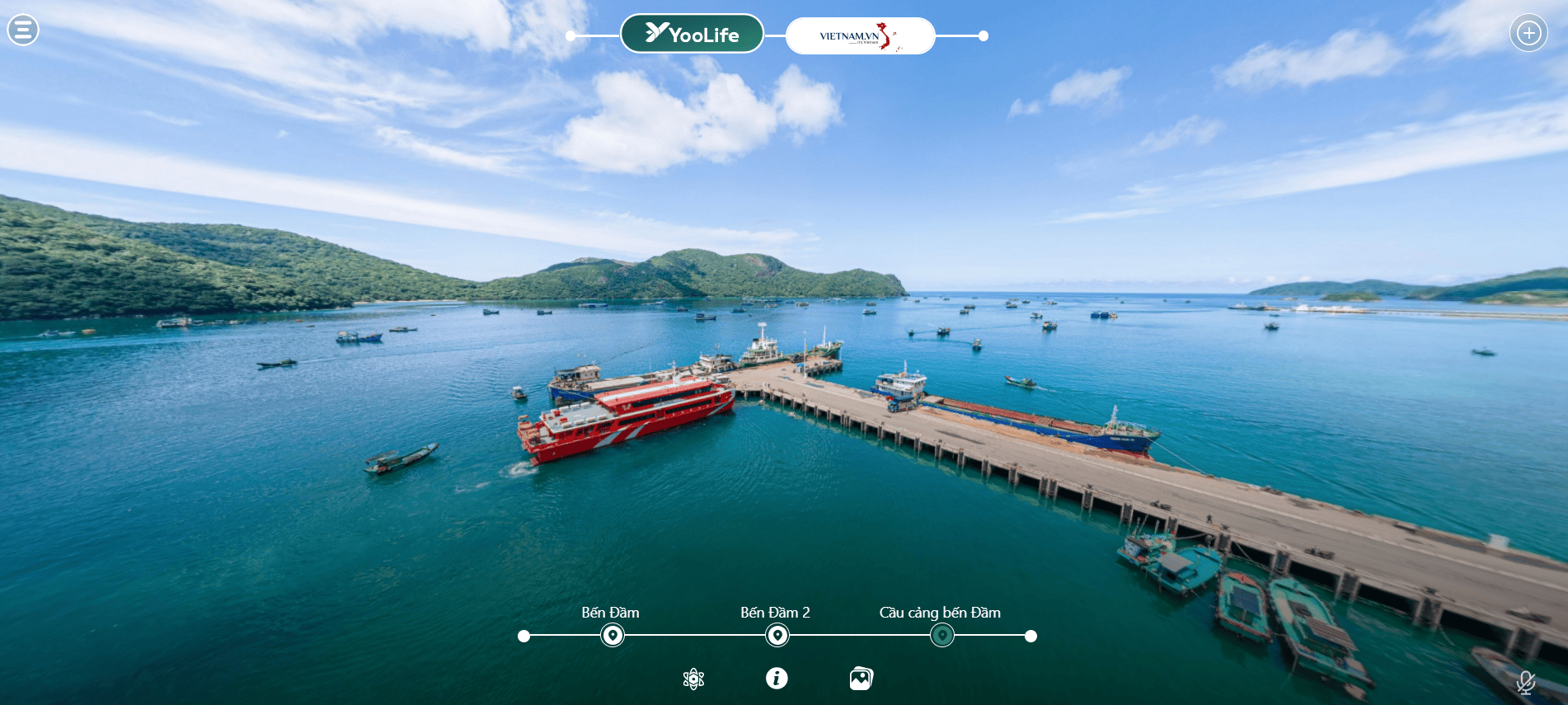The height and width of the screenshot is (705, 1568).
Task: Open the hamburger menu icon
Action: pyautogui.click(x=23, y=31)
